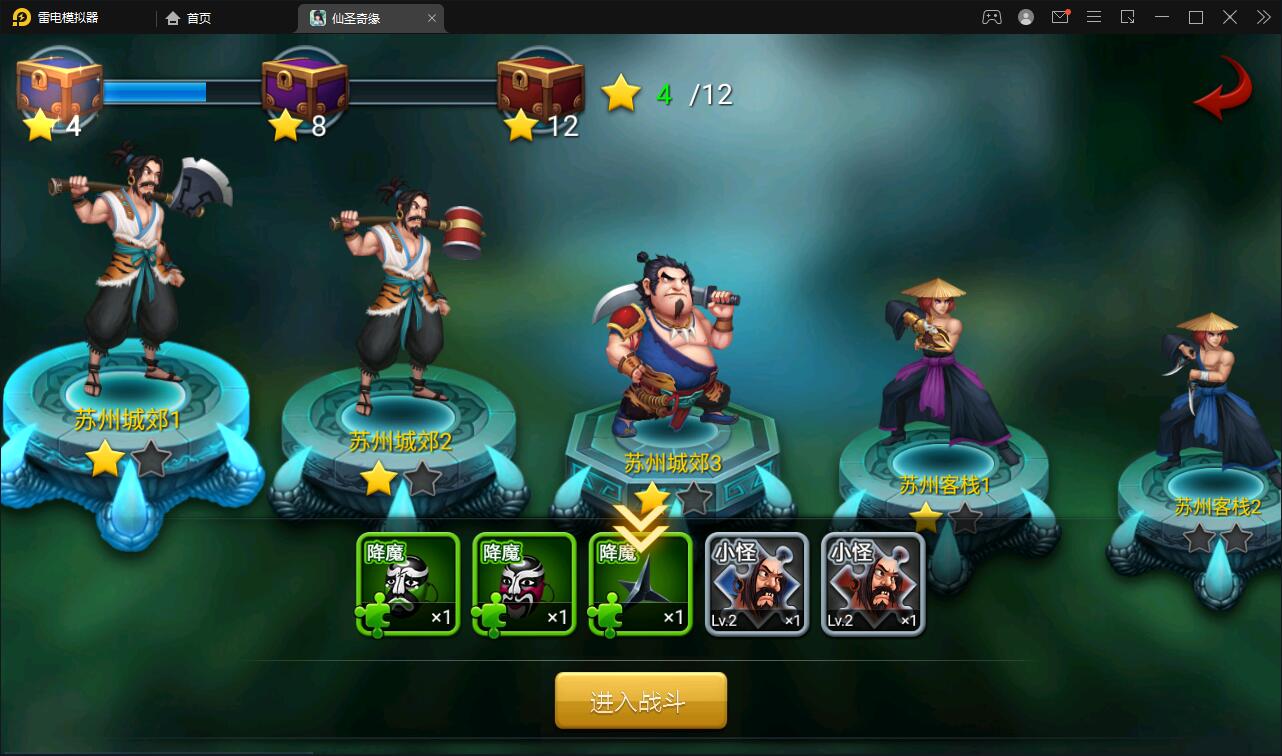View the blue-framed 小怪 Lv.2 enemy
Image resolution: width=1282 pixels, height=756 pixels.
click(757, 585)
